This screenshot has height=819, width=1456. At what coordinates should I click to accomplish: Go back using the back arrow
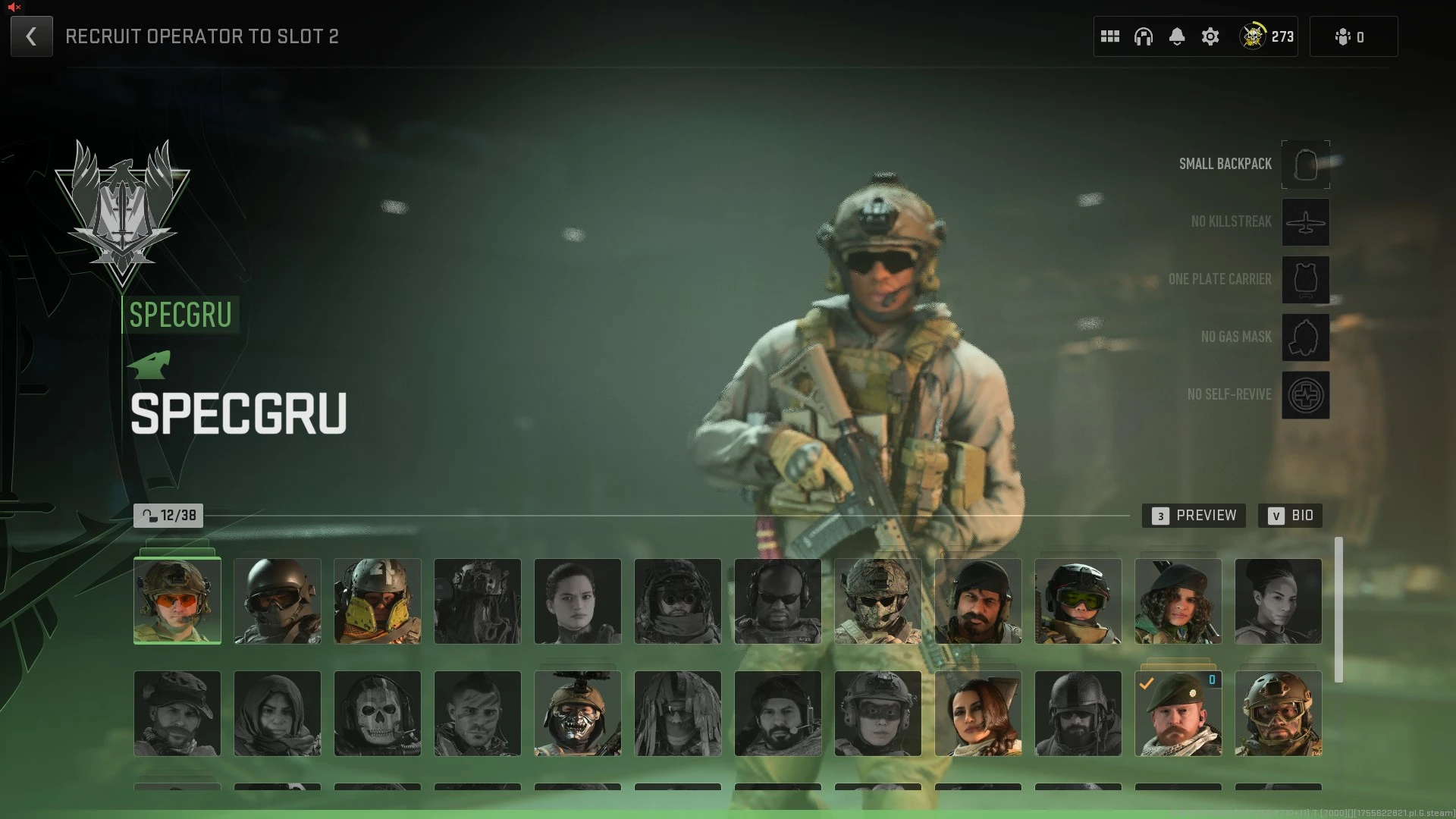click(x=31, y=36)
